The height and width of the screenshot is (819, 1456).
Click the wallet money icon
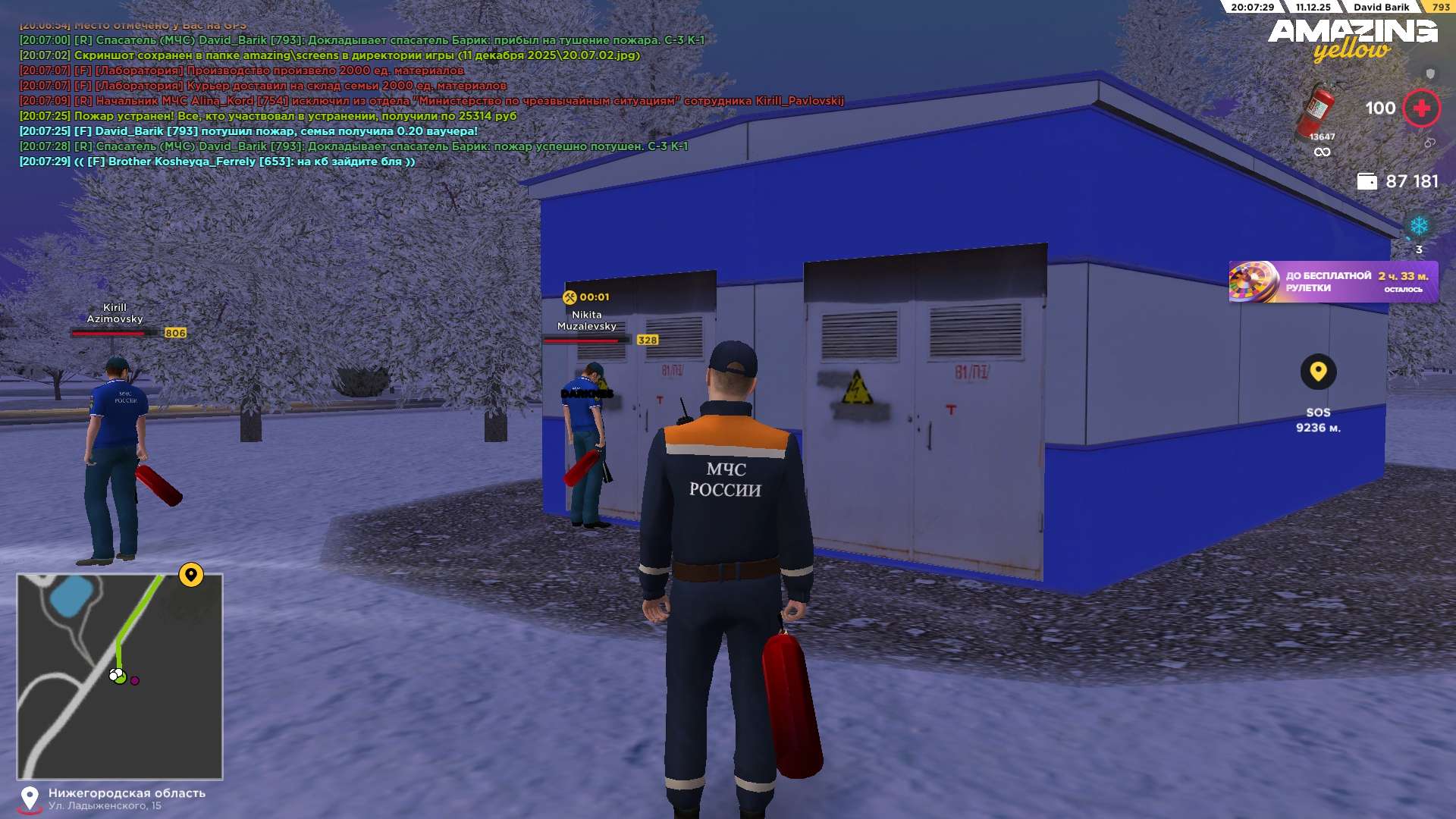click(1367, 181)
